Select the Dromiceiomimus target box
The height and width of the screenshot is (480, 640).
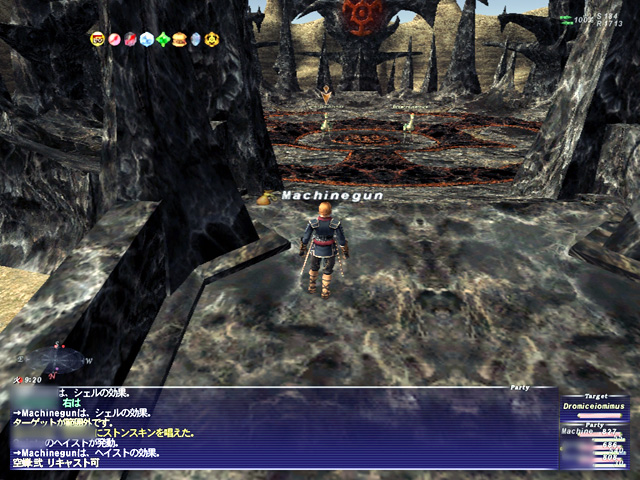[x=597, y=408]
